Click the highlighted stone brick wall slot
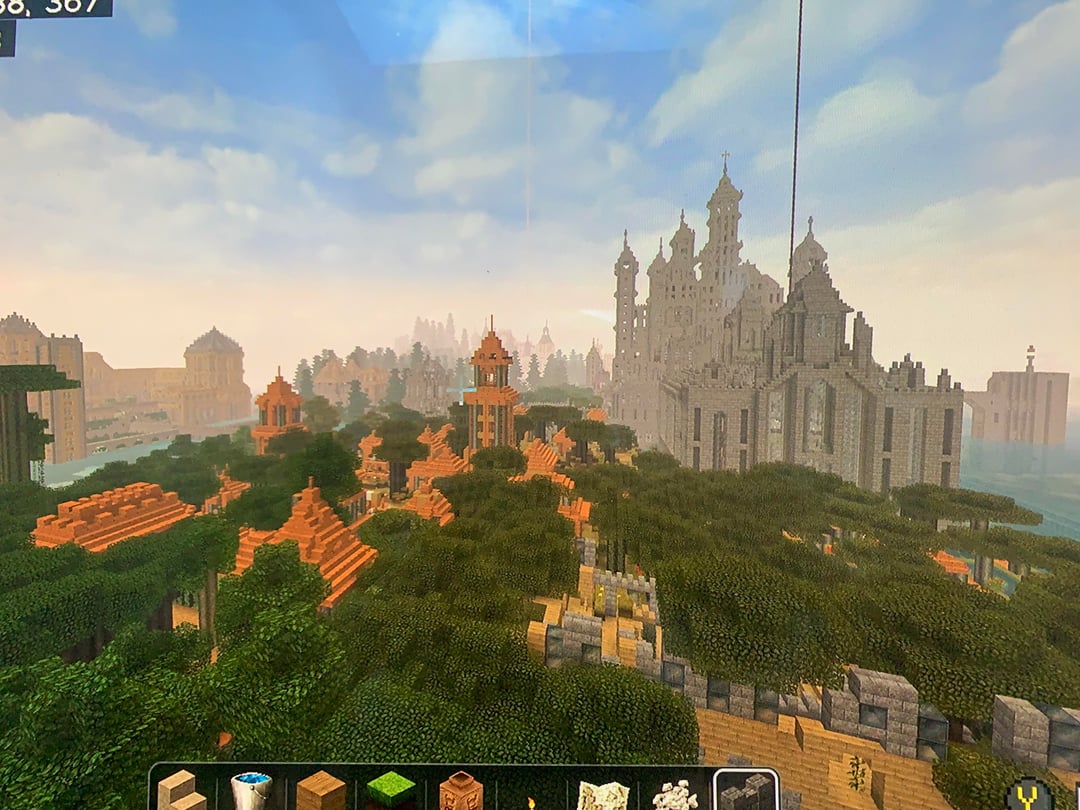Screen dimensions: 1080x810 coord(746,791)
